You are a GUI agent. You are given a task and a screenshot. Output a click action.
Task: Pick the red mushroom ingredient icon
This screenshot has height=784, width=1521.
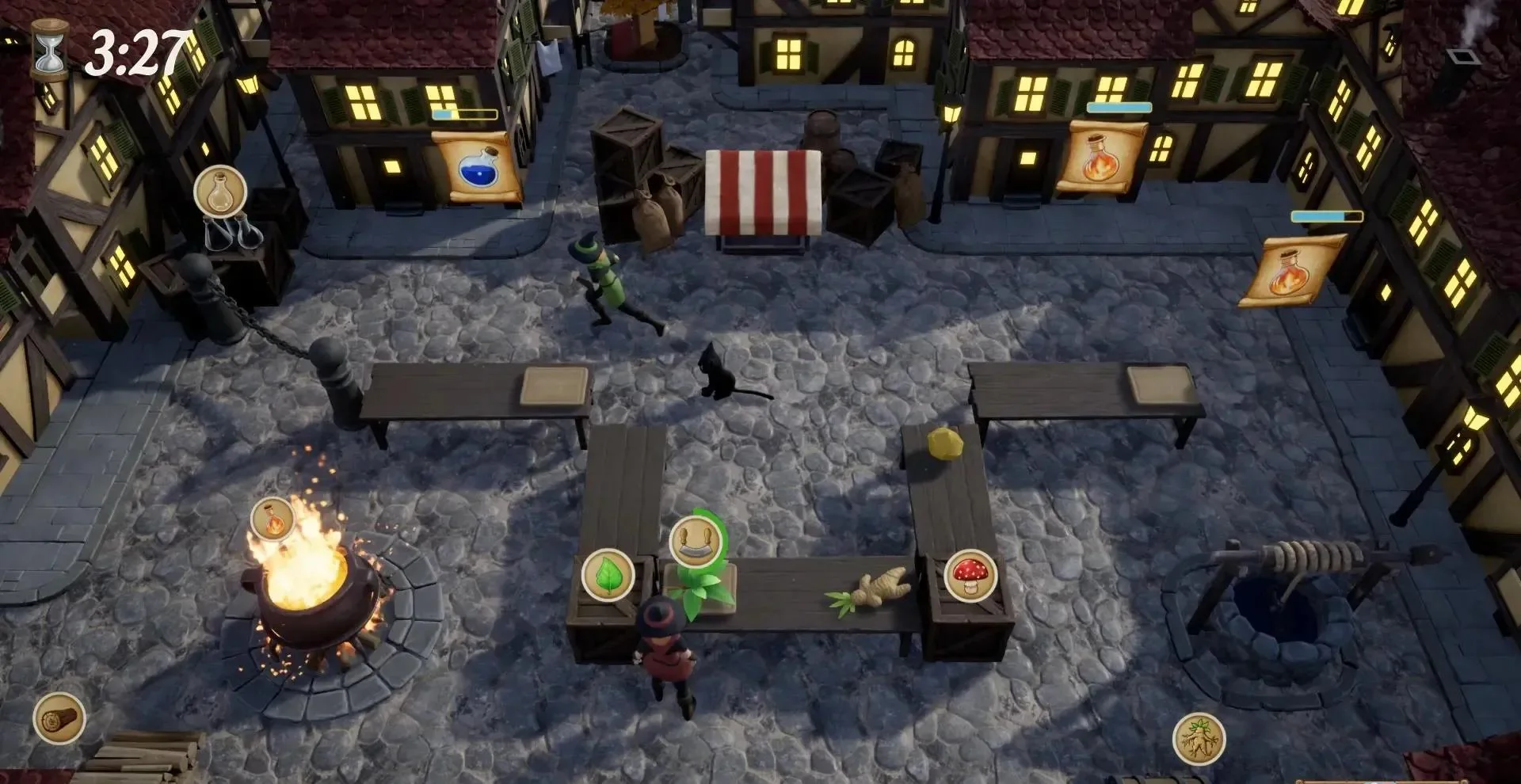click(970, 575)
